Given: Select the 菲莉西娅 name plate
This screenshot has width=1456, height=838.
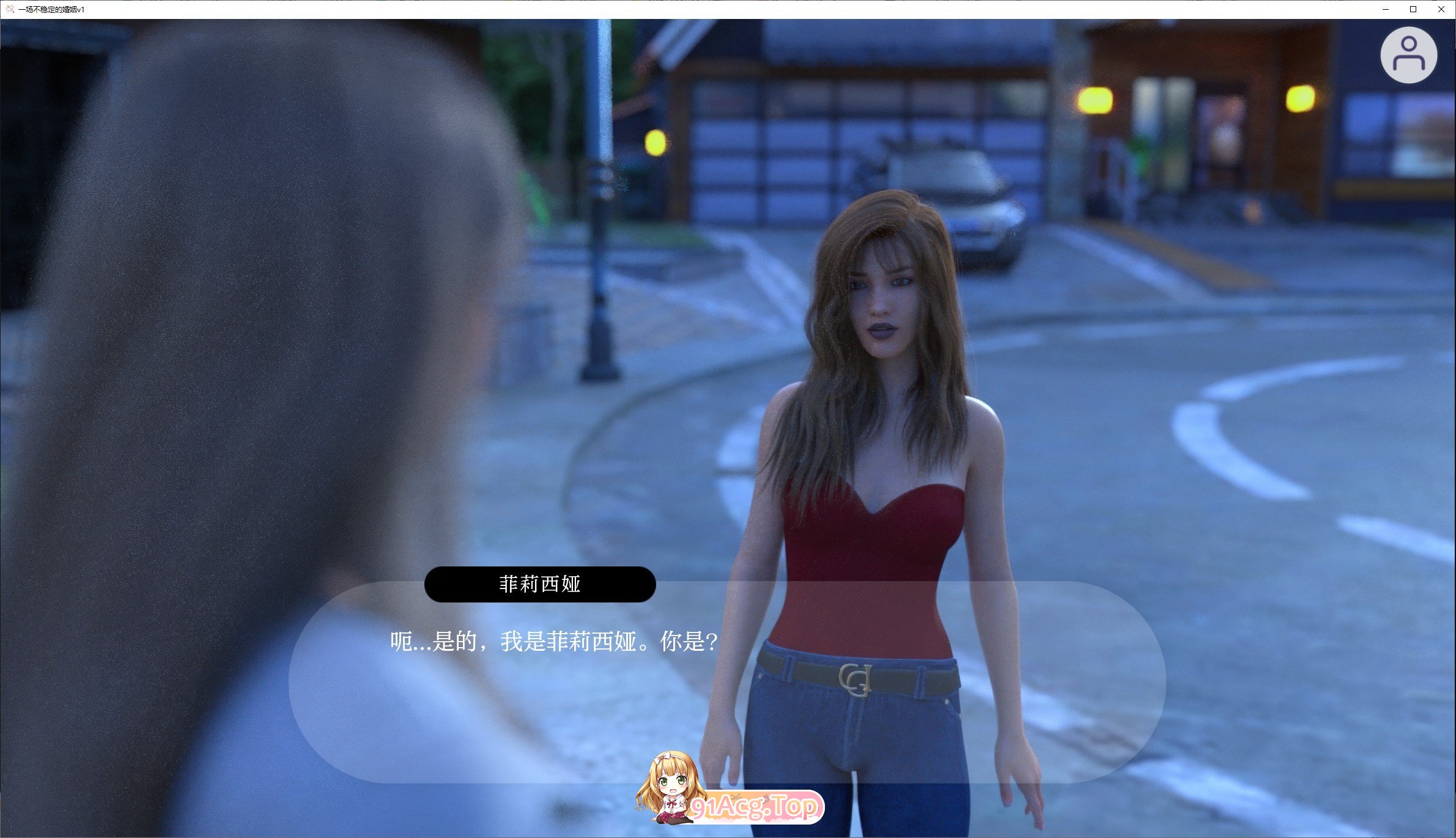Looking at the screenshot, I should click(x=540, y=584).
